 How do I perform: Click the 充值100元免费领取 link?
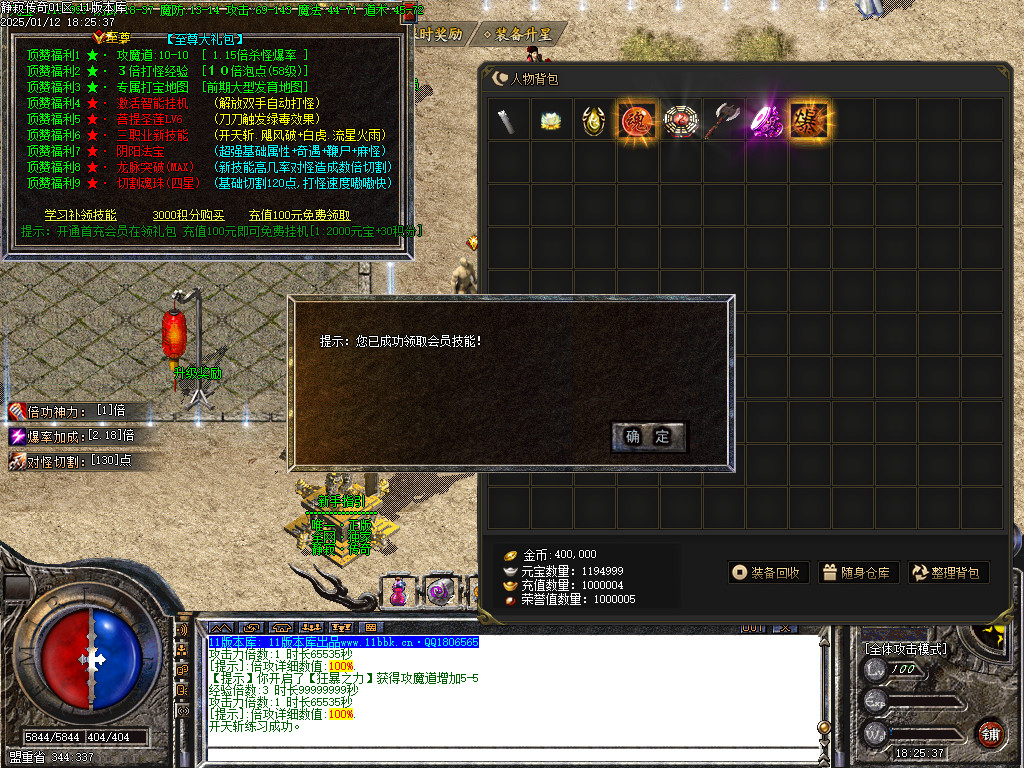pyautogui.click(x=299, y=215)
